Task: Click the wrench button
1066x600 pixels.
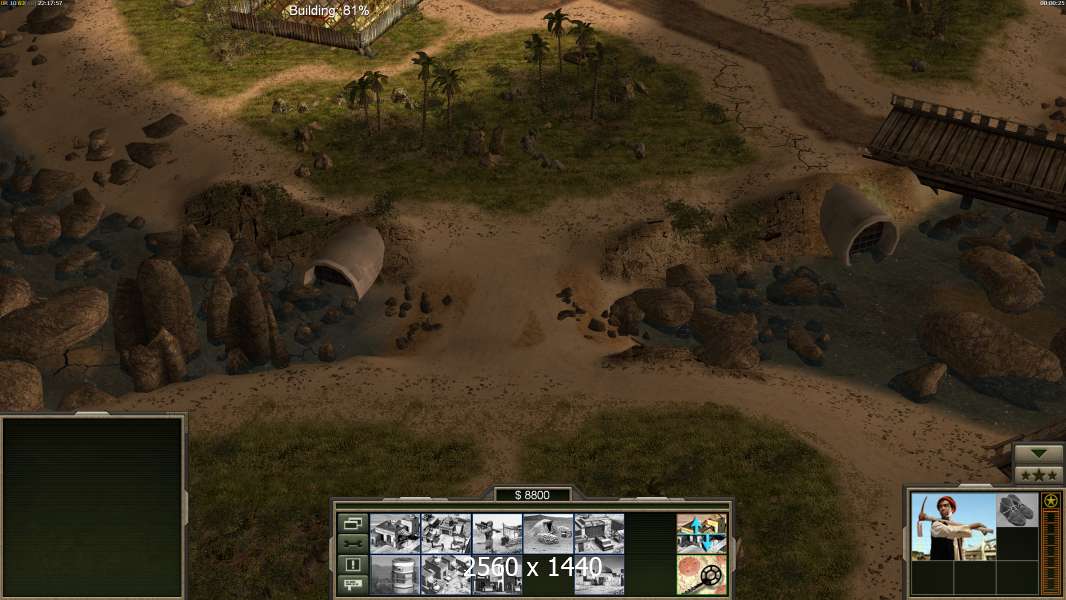Action: tap(352, 543)
